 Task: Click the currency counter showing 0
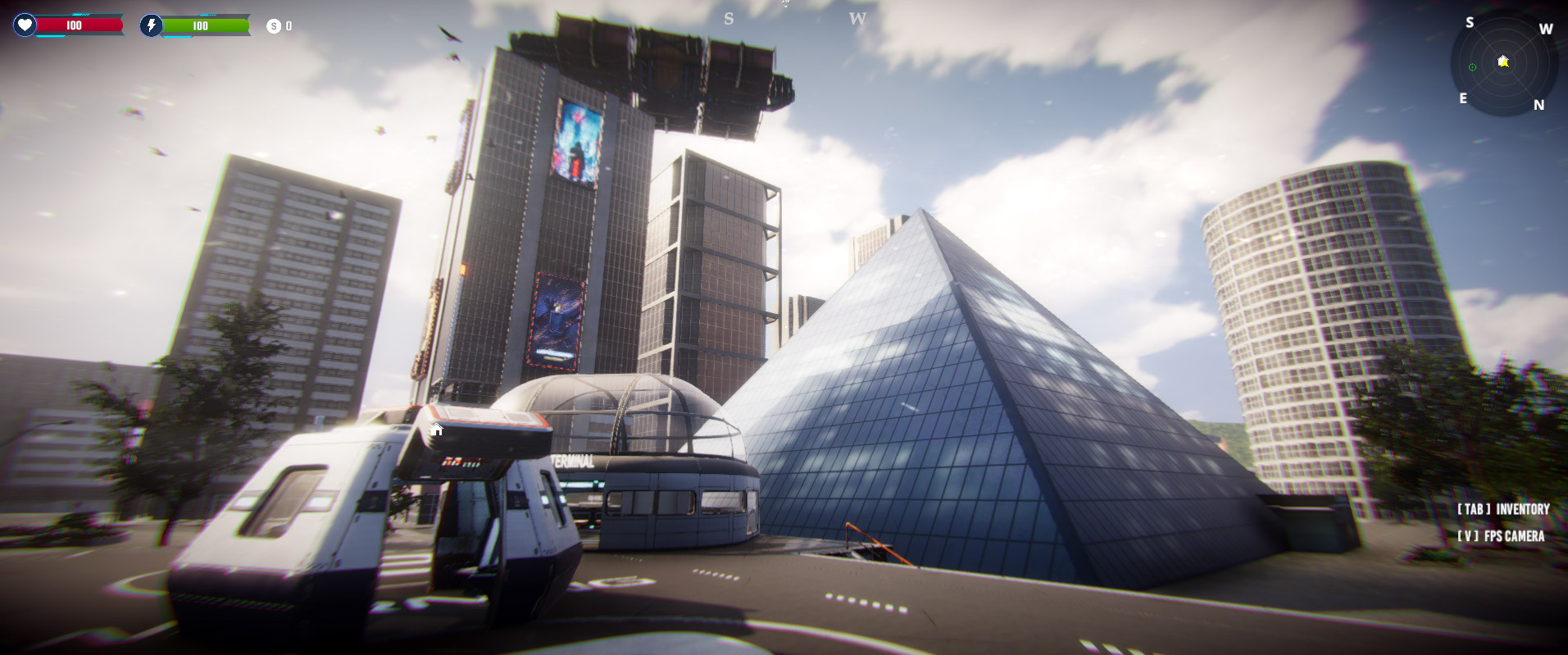point(290,25)
